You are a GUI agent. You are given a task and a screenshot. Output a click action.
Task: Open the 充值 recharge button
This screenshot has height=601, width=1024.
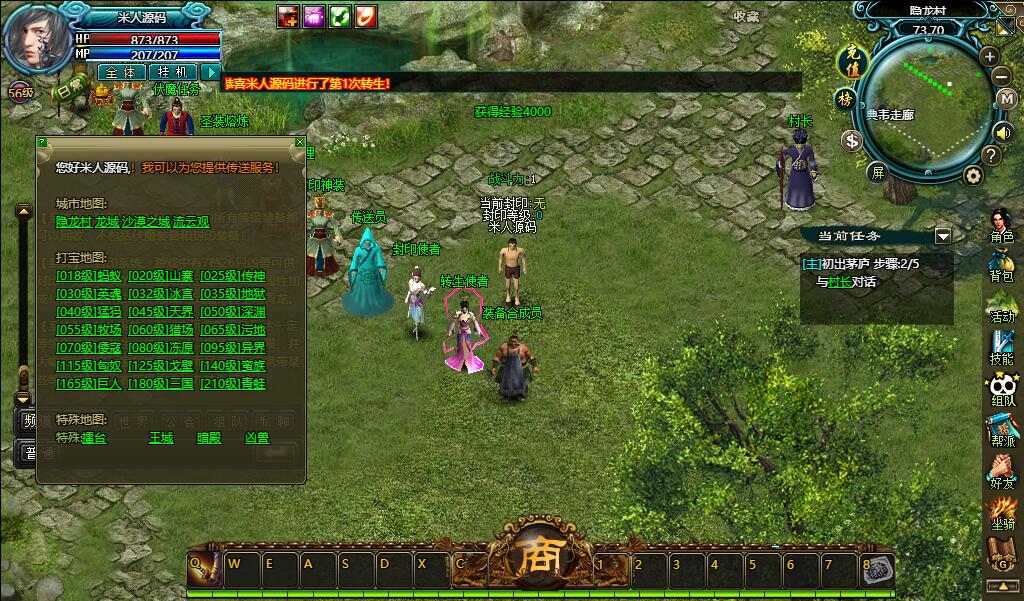[849, 59]
